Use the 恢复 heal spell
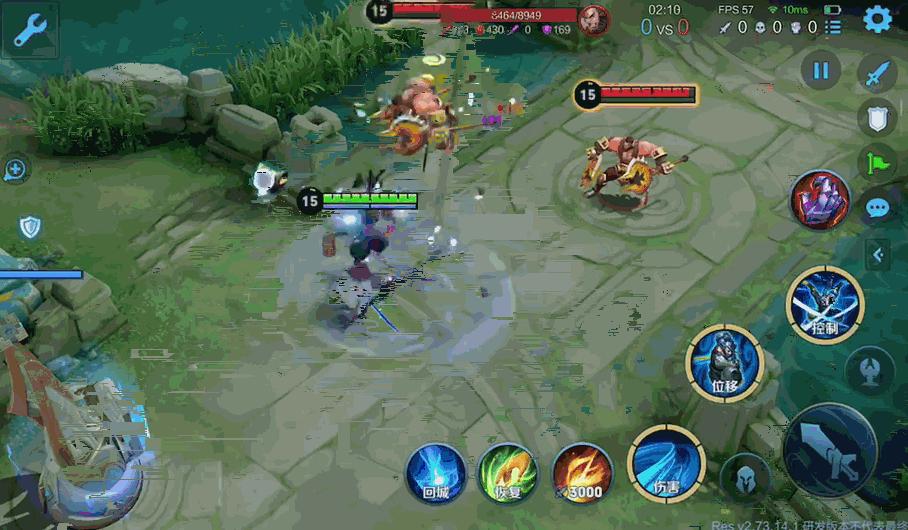Image resolution: width=908 pixels, height=530 pixels. click(x=508, y=472)
